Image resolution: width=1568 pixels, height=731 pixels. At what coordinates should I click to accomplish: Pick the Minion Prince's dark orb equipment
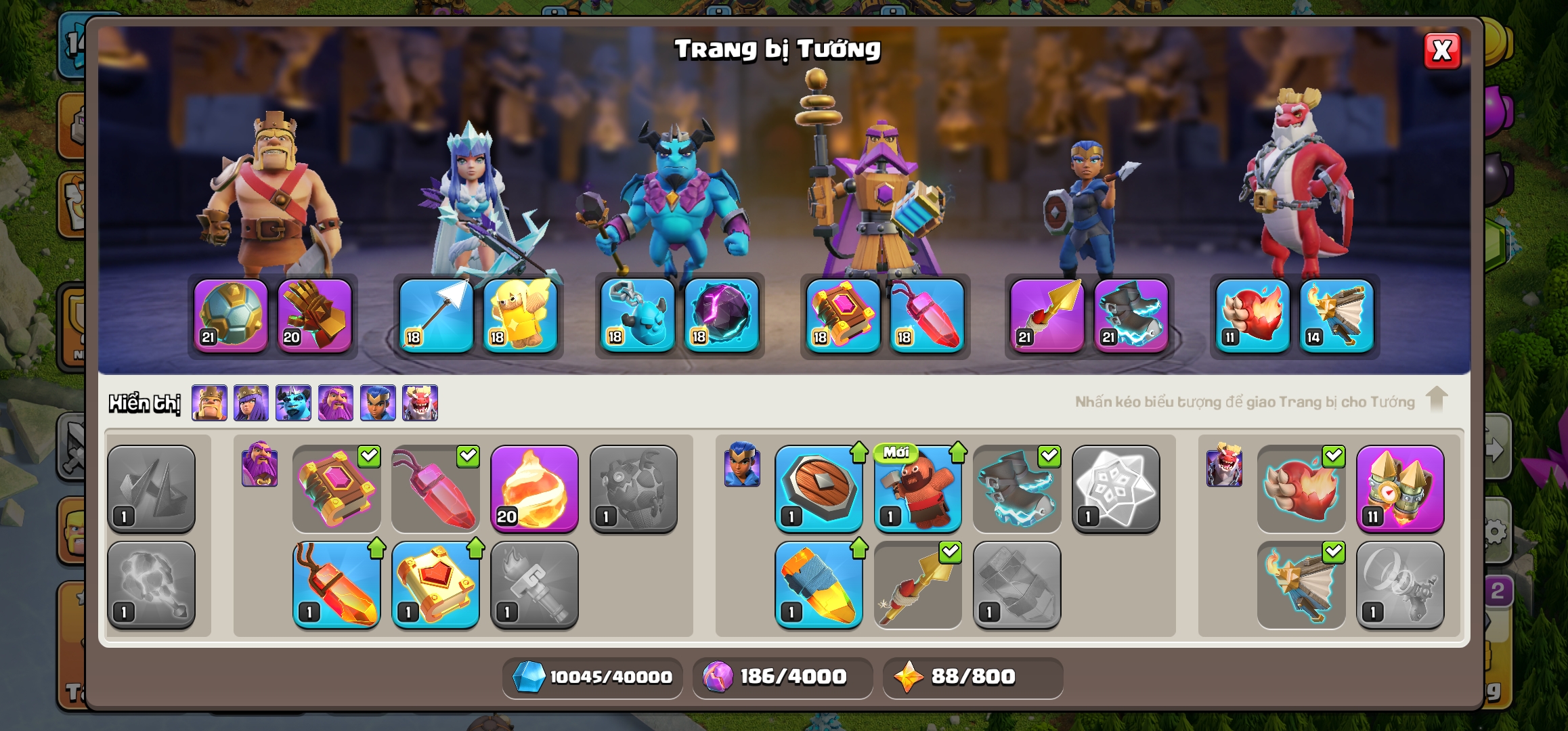[721, 315]
